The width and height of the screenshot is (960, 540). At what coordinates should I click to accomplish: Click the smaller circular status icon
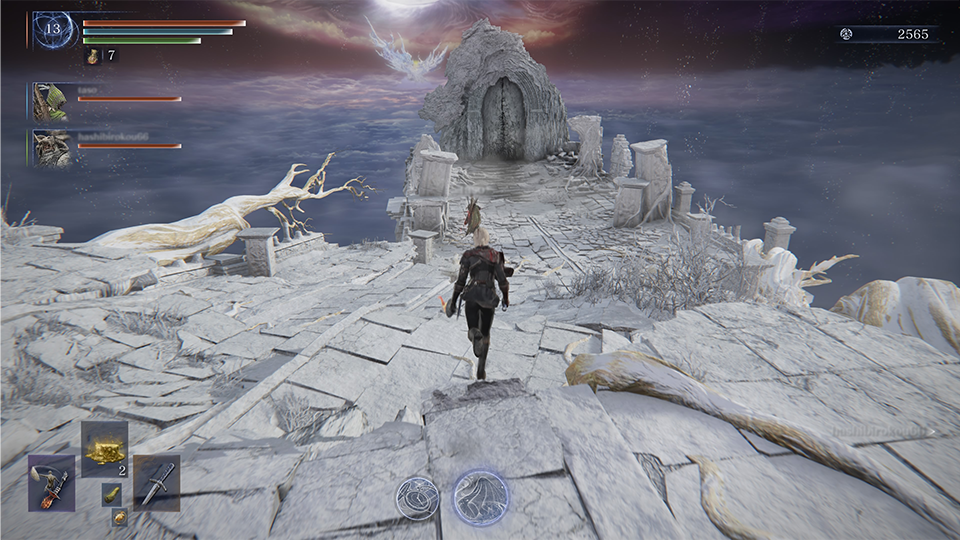417,497
